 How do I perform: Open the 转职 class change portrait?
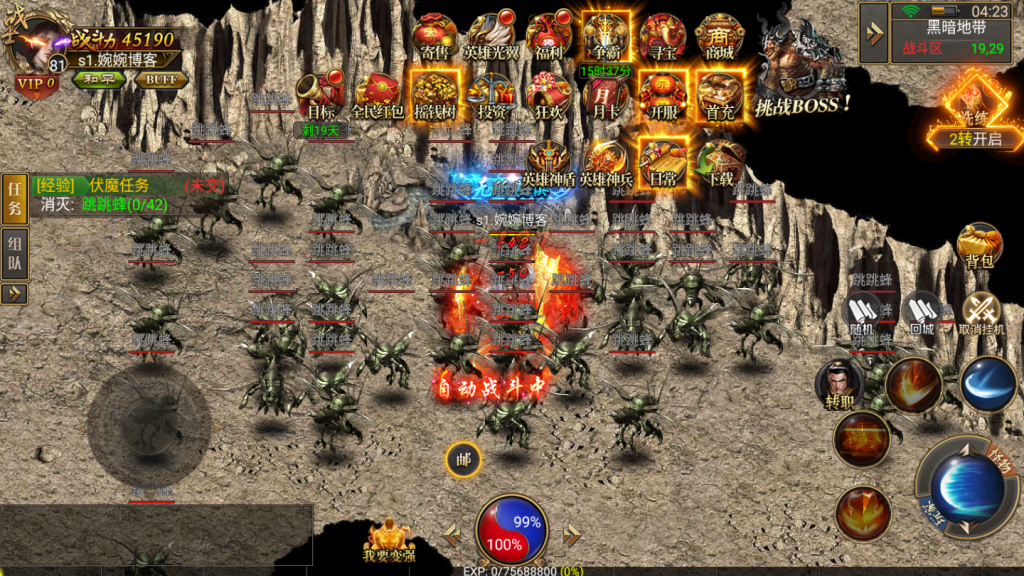pyautogui.click(x=840, y=385)
